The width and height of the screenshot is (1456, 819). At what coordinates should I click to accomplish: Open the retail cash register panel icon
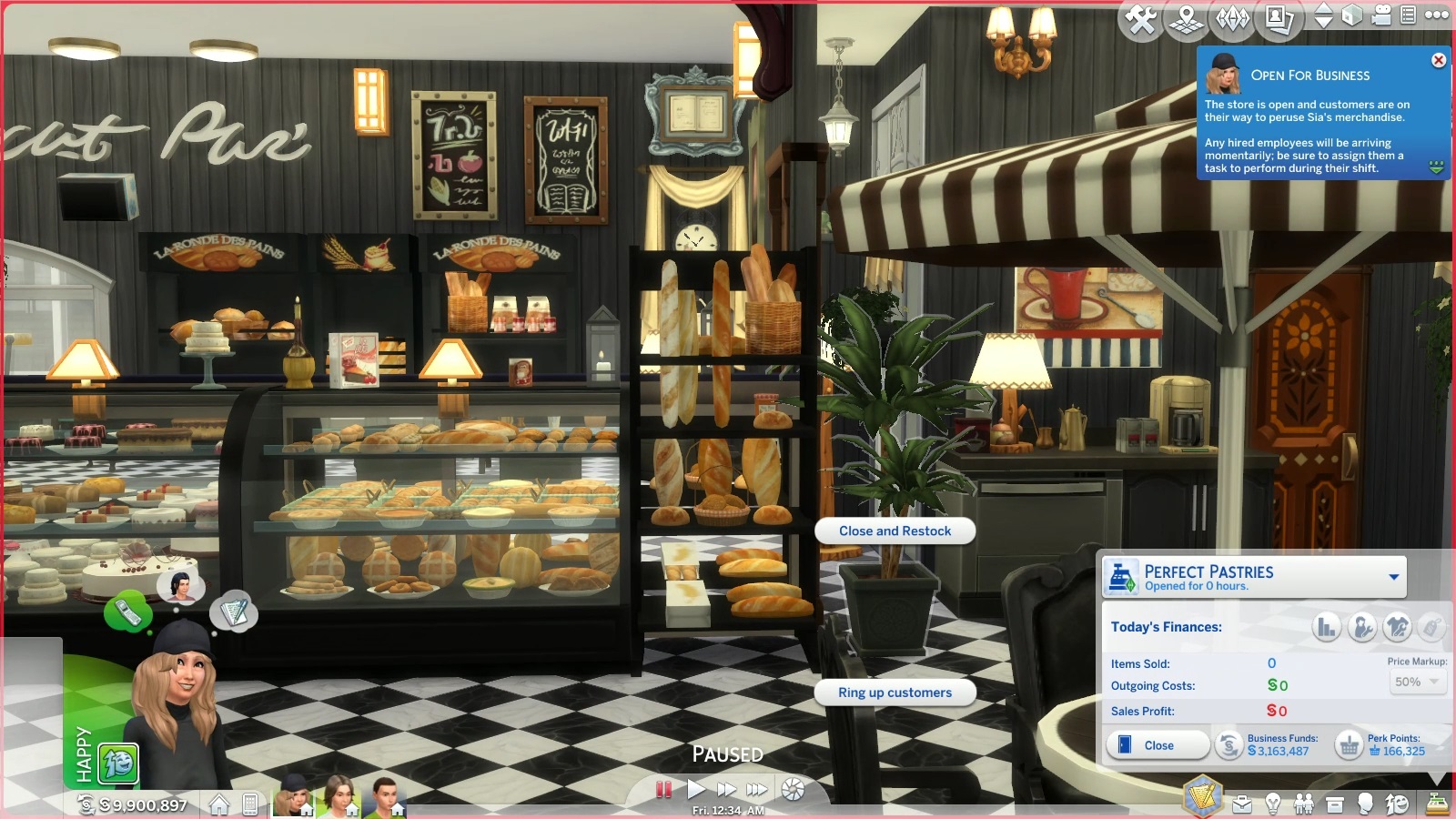click(x=1438, y=804)
